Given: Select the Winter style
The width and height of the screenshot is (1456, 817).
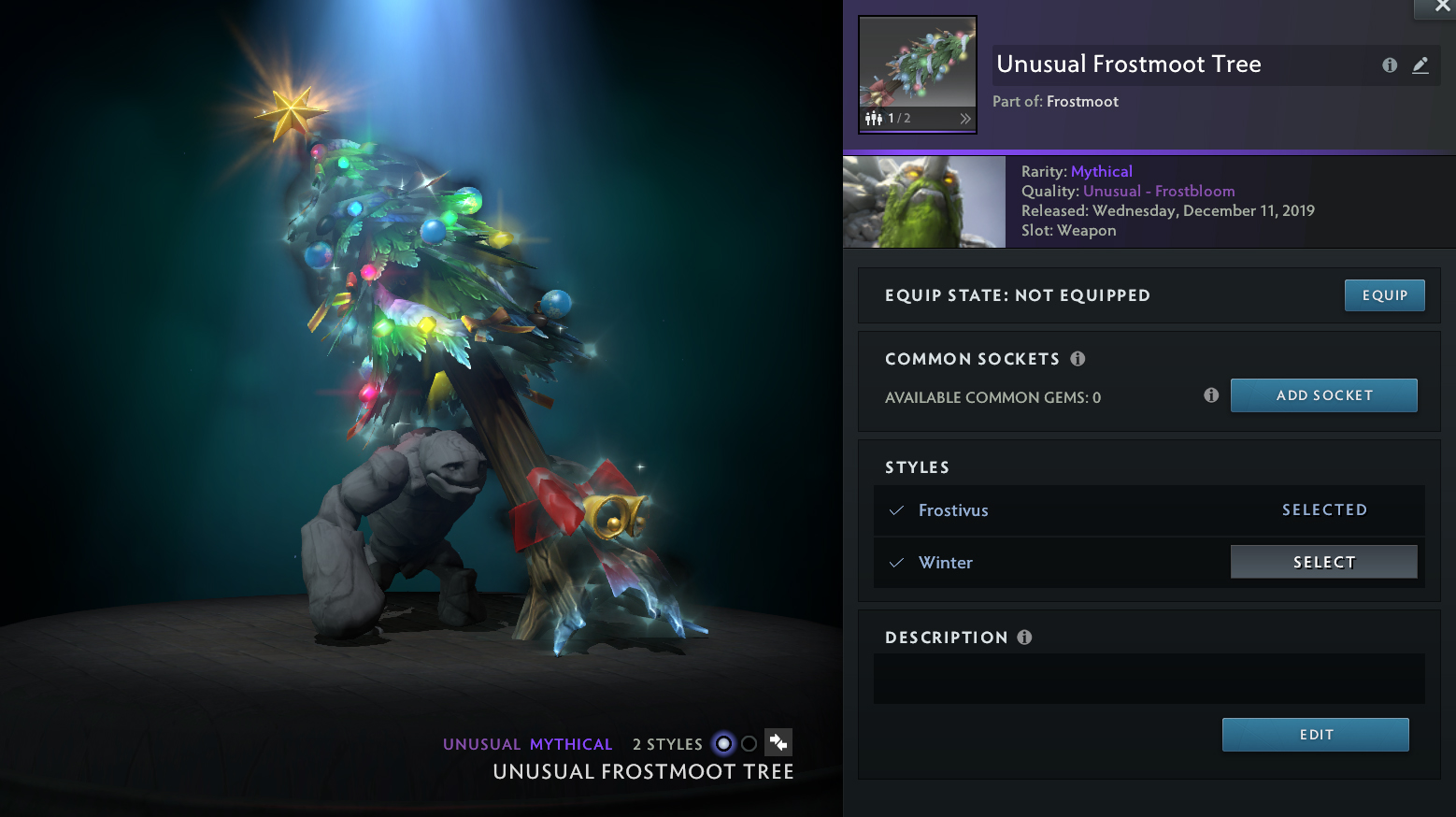Looking at the screenshot, I should point(1323,562).
